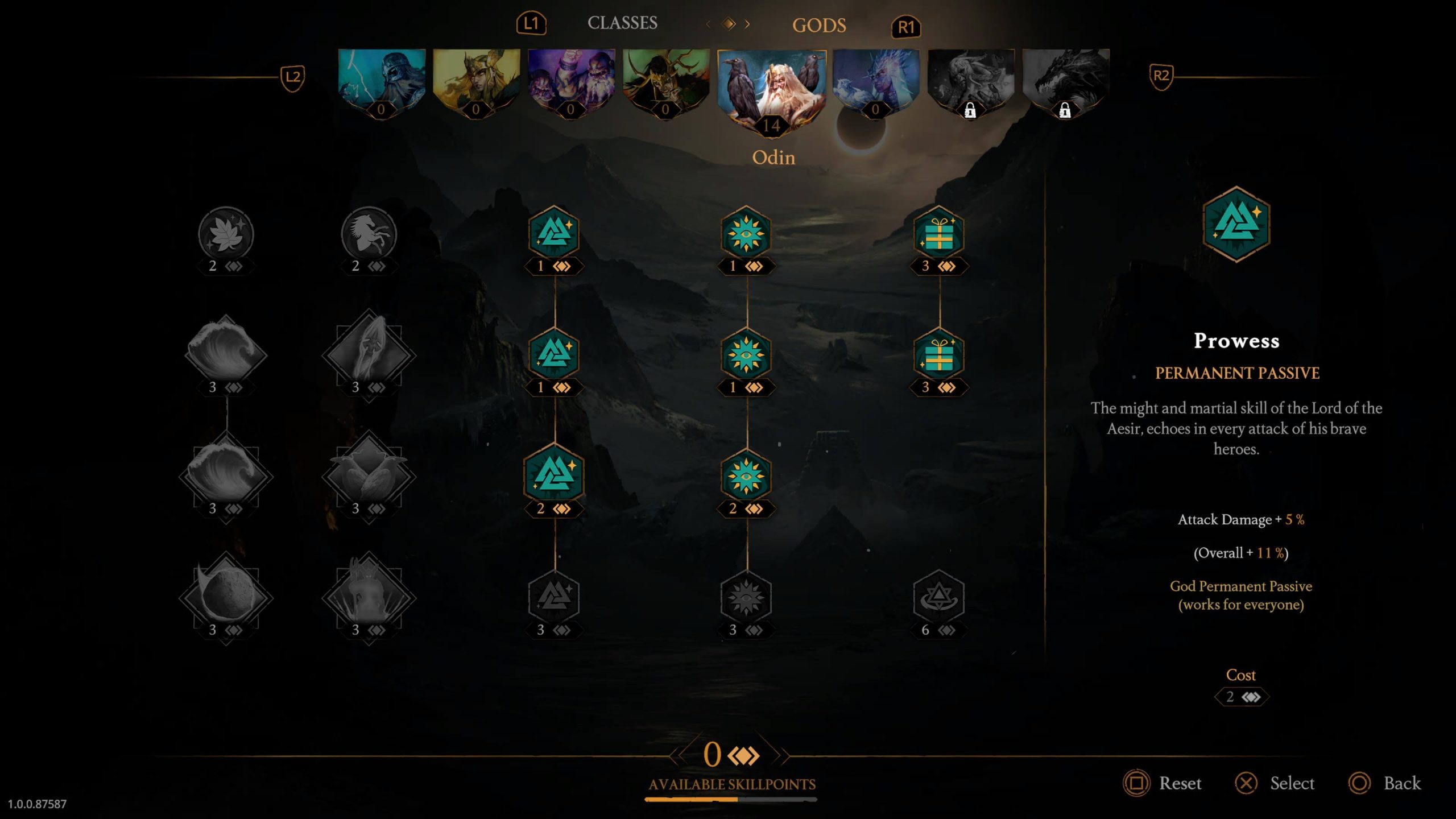Select the grey leaf skill node
This screenshot has height=819, width=1456.
click(226, 234)
